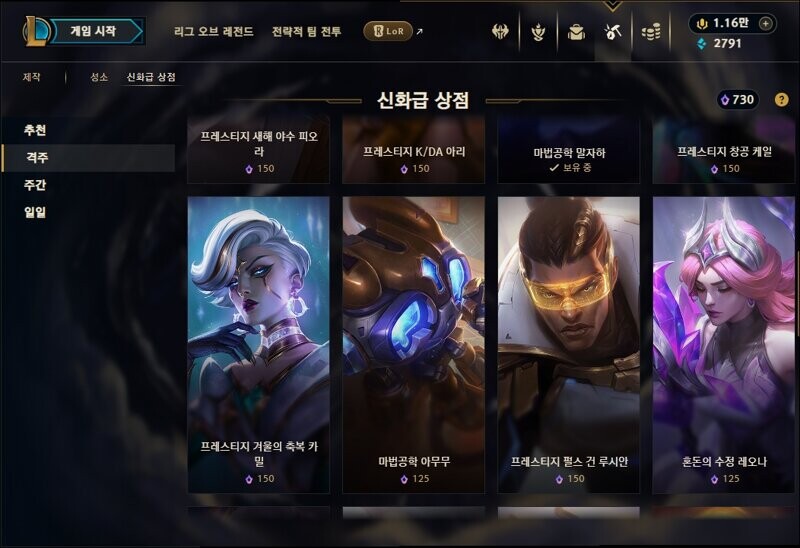
Task: Open the store via the coin stack icon
Action: click(651, 32)
